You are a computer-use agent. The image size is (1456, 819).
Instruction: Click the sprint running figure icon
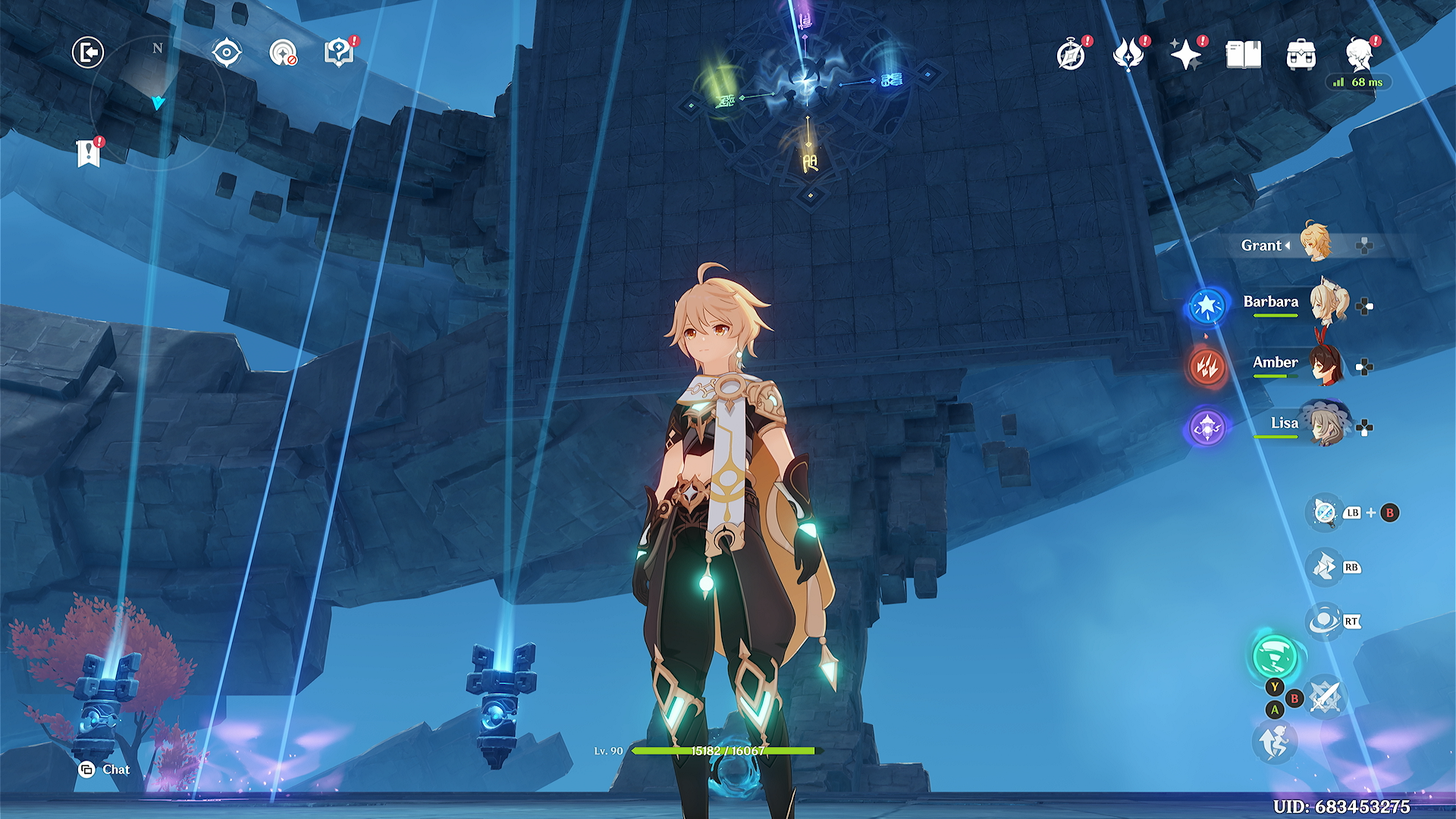pos(1275,741)
